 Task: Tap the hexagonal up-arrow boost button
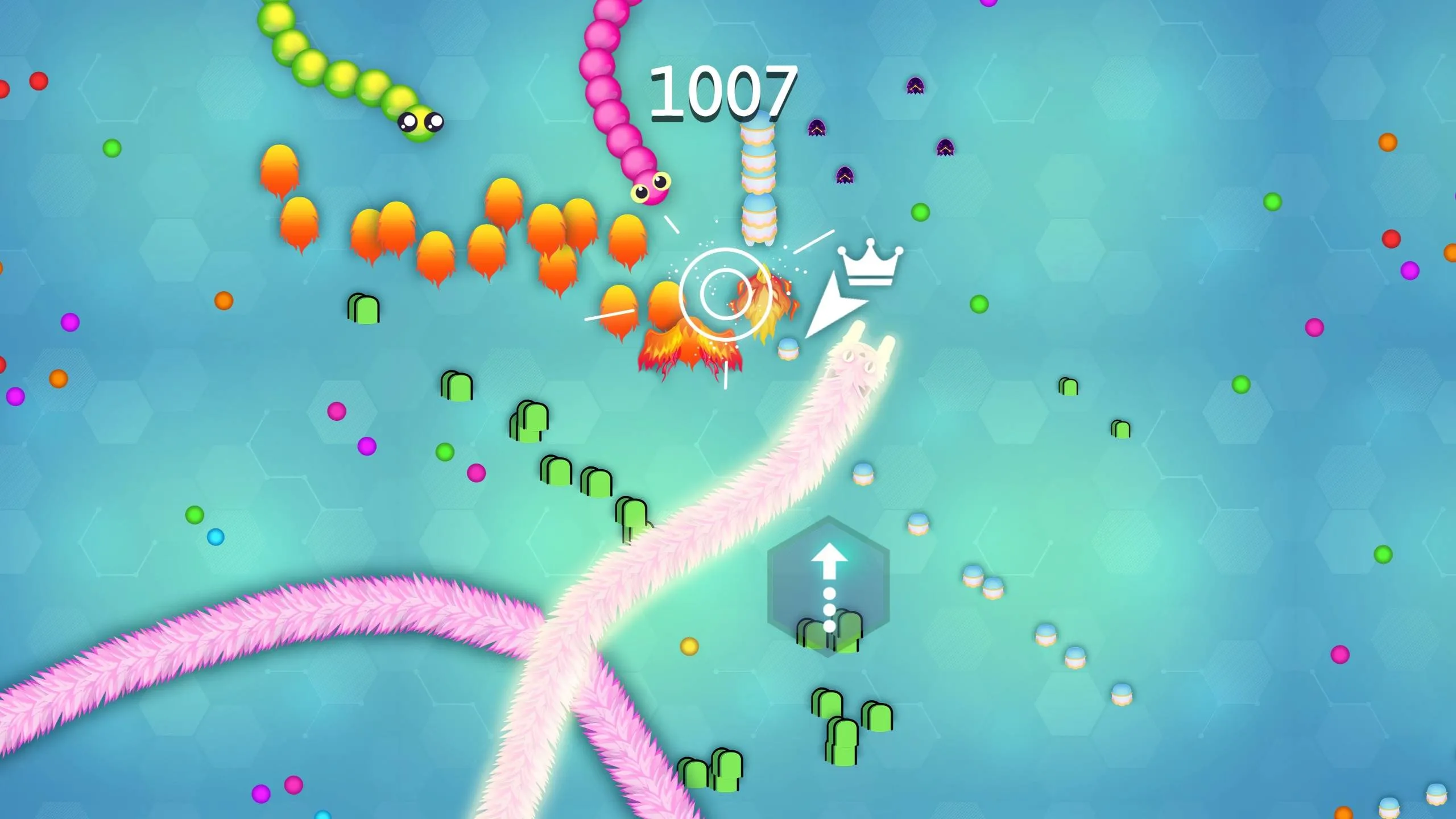coord(828,587)
